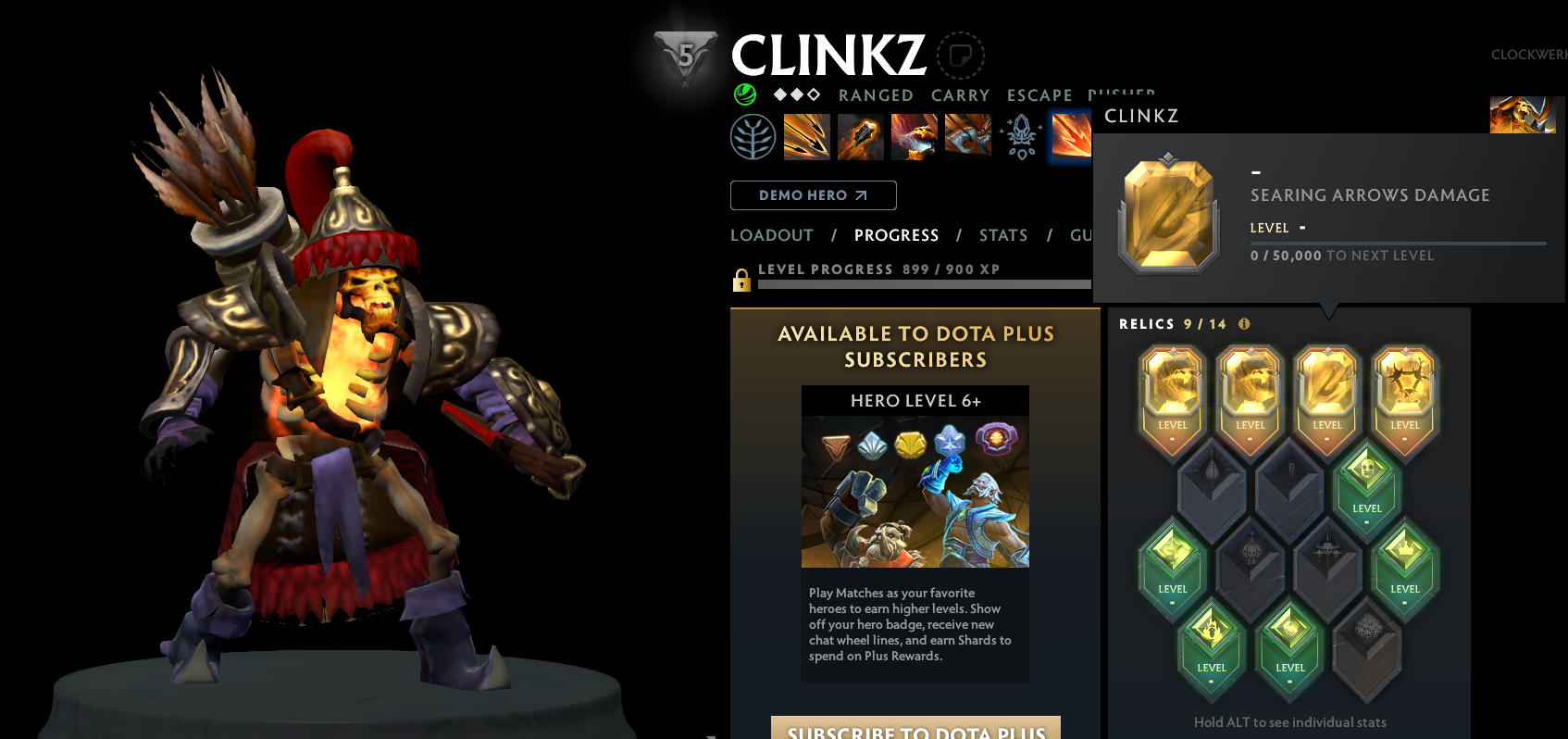Click the lock icon beside Level Progress
The width and height of the screenshot is (1568, 739).
[x=740, y=279]
